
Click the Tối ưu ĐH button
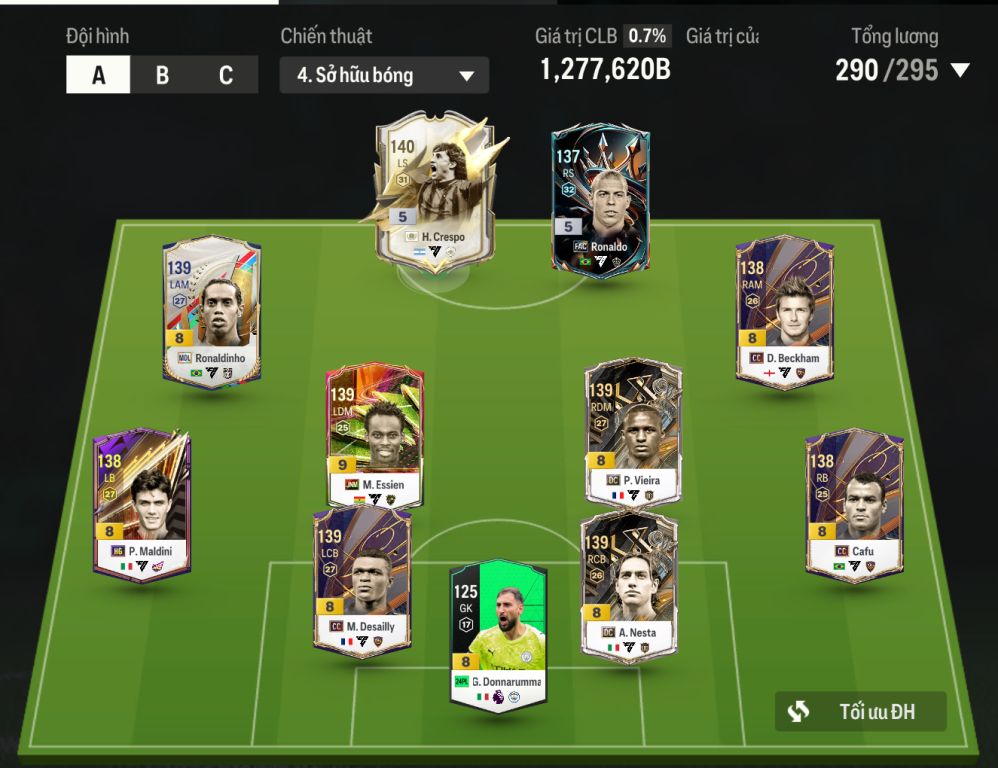coord(860,712)
